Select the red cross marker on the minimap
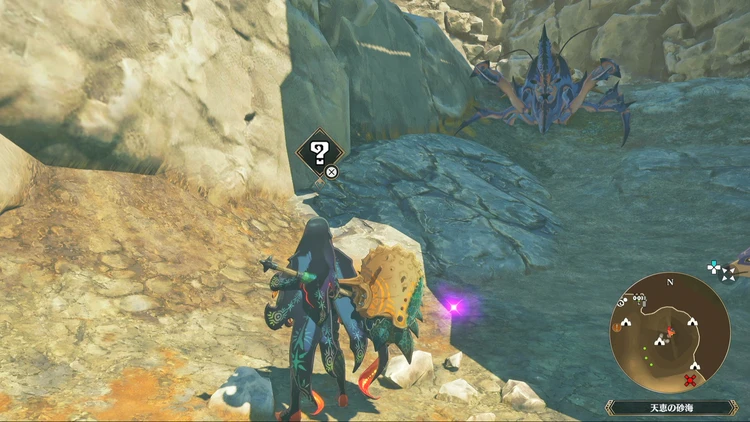Viewport: 750px width, 422px height. tap(690, 380)
